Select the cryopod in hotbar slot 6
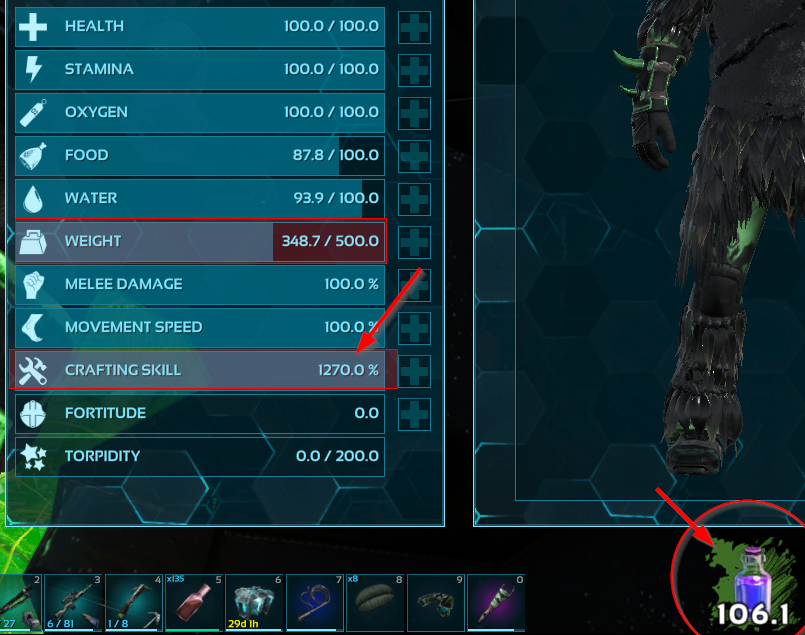 click(253, 602)
